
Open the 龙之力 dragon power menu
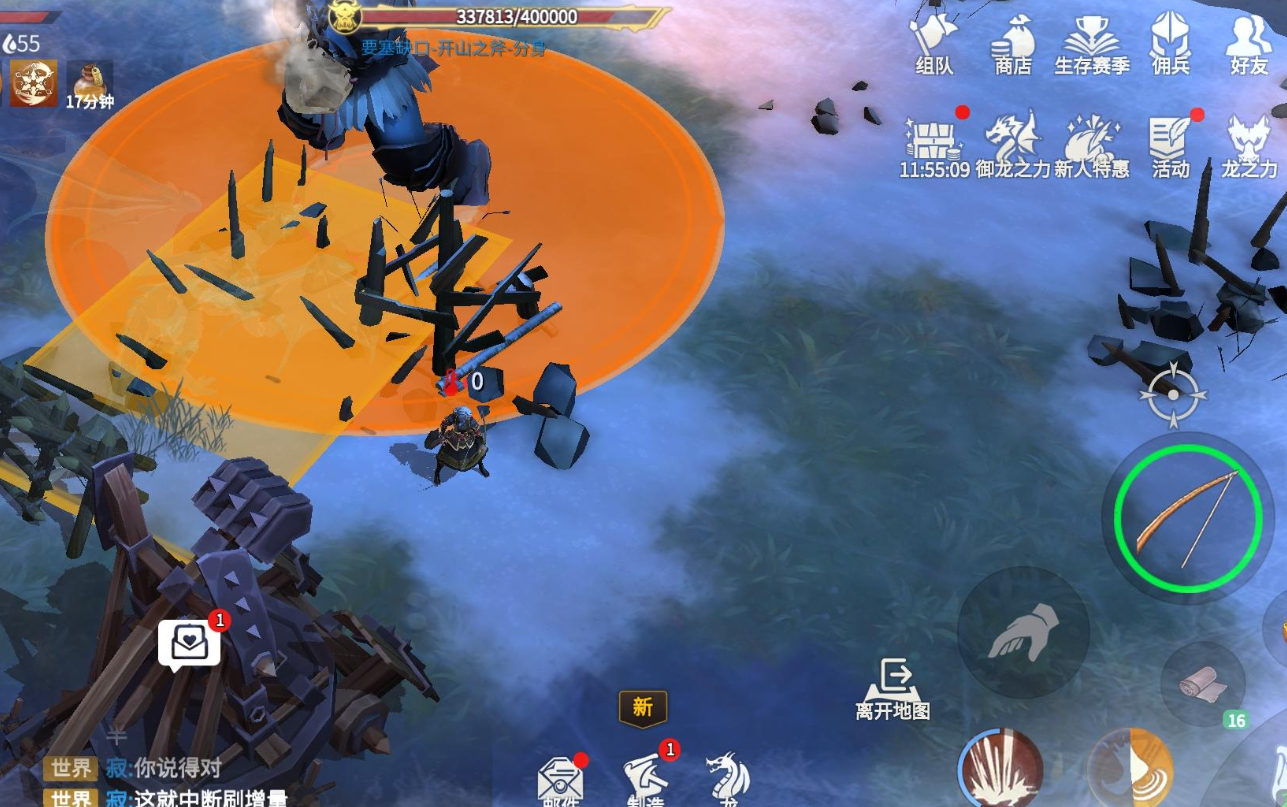click(x=1249, y=145)
